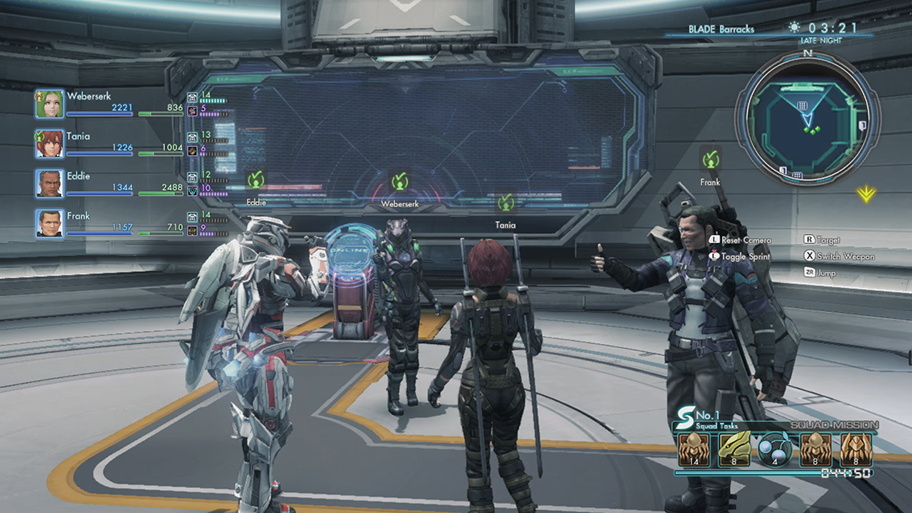Click the door marker on minimap's right edge
Viewport: 912px width, 513px height.
[x=862, y=126]
